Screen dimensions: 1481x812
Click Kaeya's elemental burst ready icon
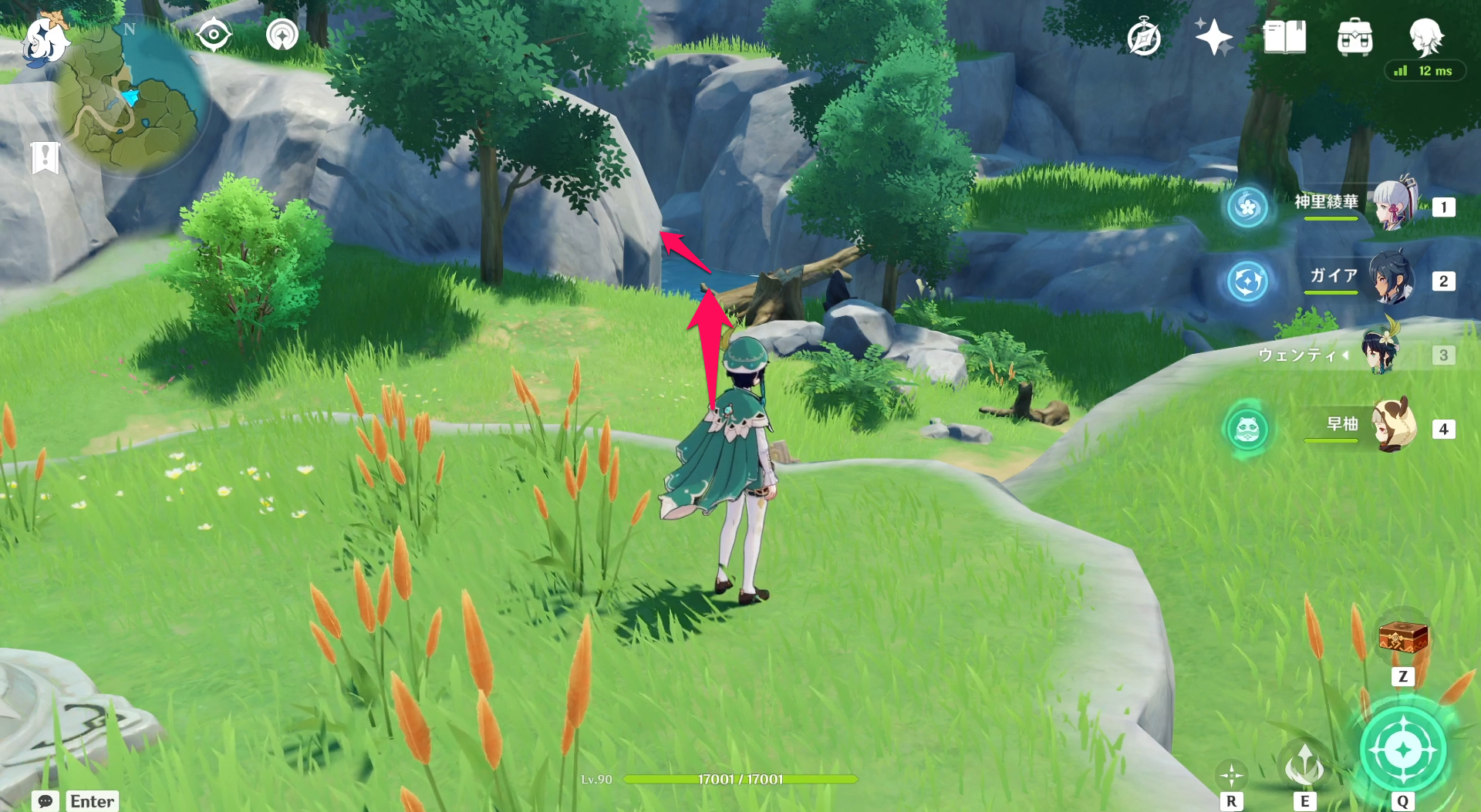click(1247, 282)
